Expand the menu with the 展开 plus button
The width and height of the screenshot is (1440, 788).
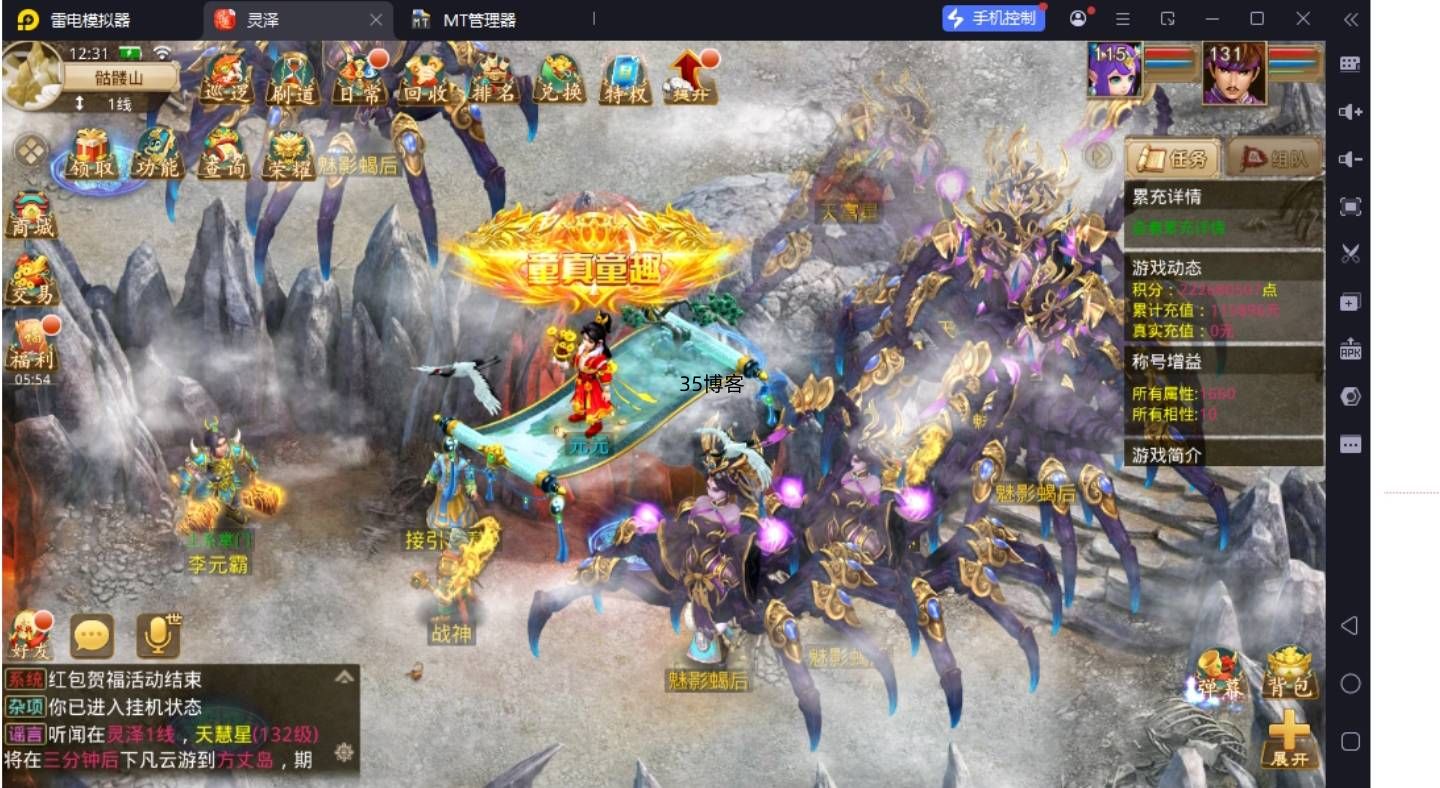point(1289,741)
